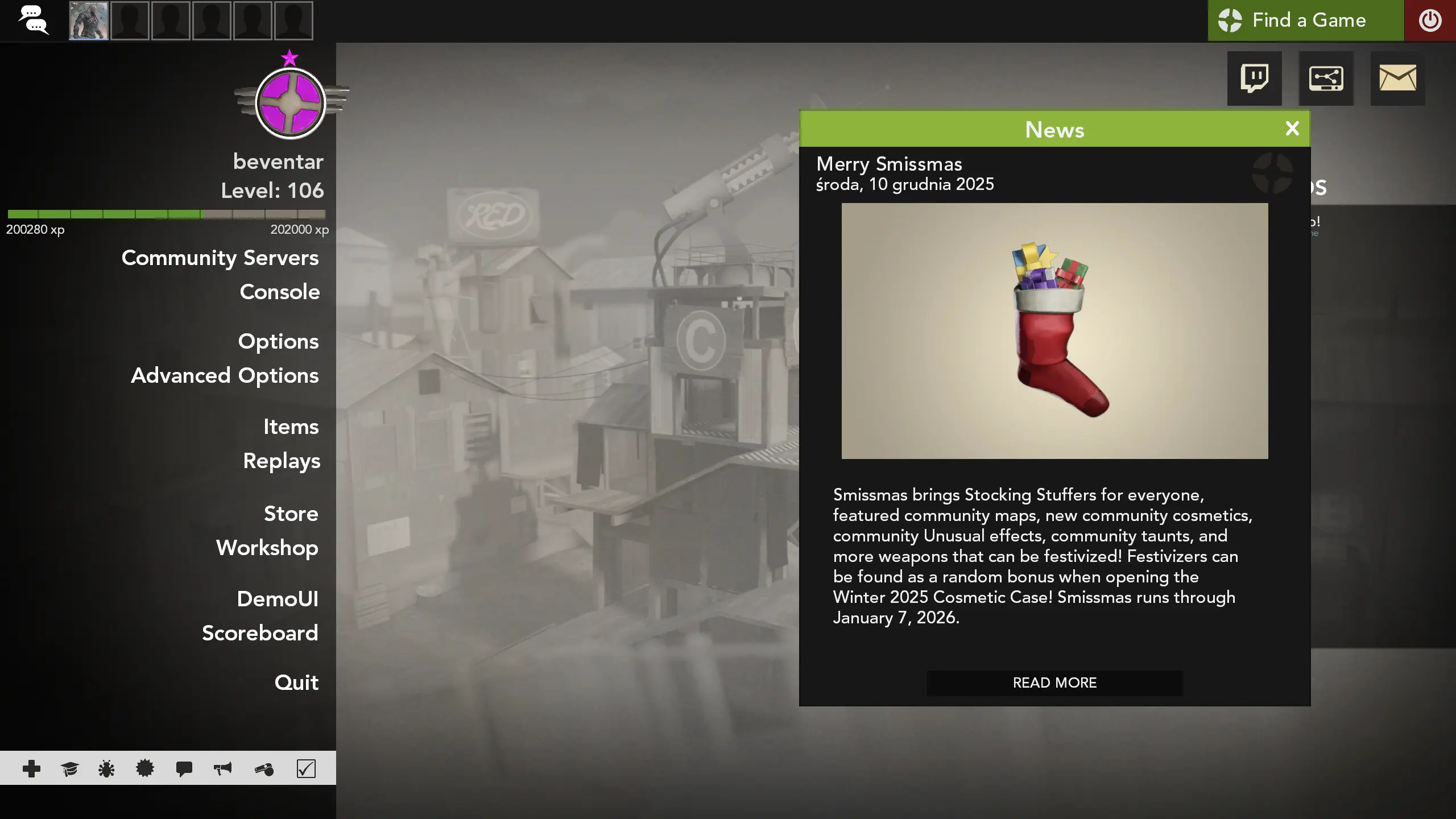Click READ MORE in the news popup
1456x819 pixels.
click(x=1053, y=682)
